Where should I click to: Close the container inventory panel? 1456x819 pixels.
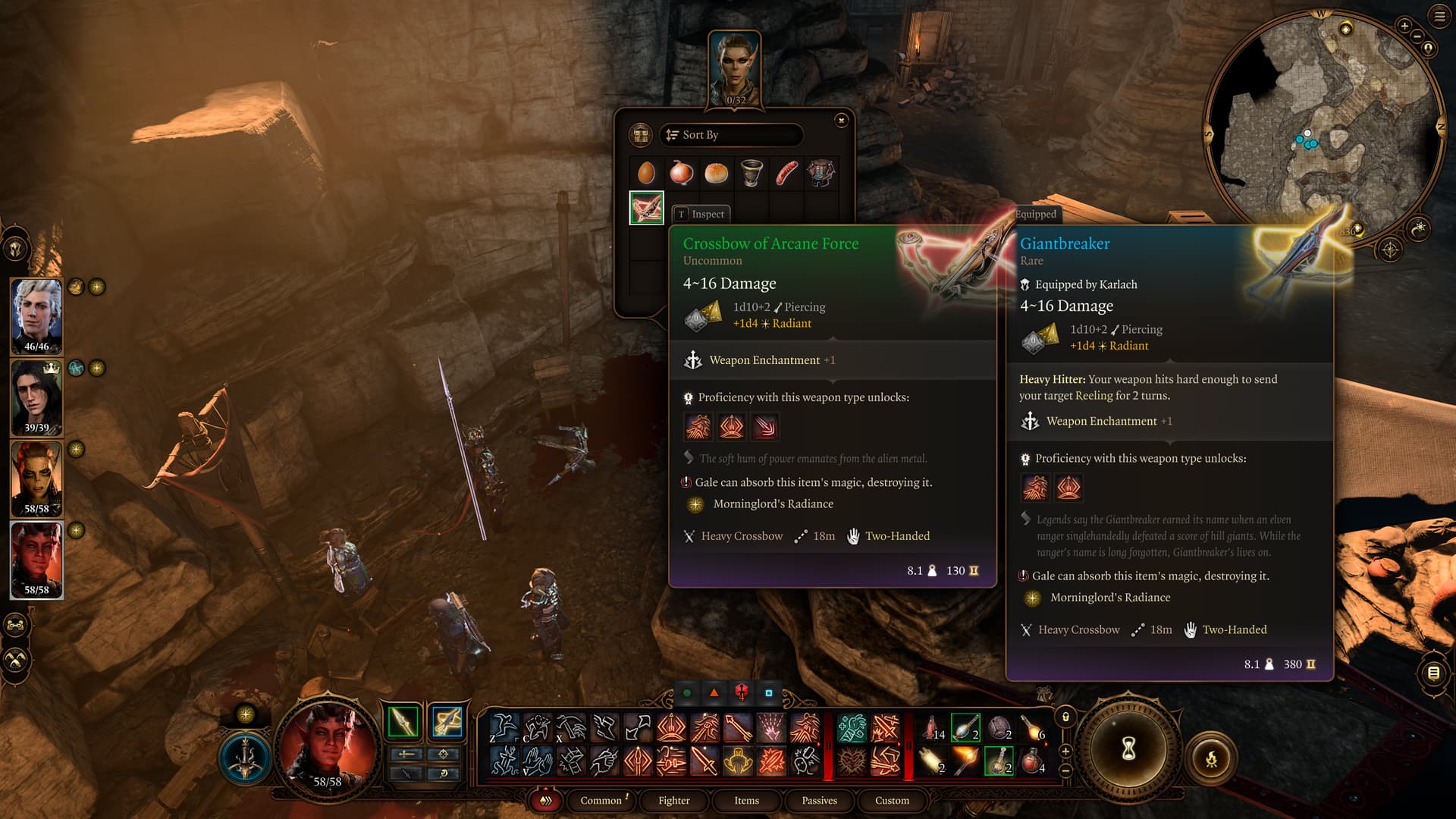click(841, 121)
